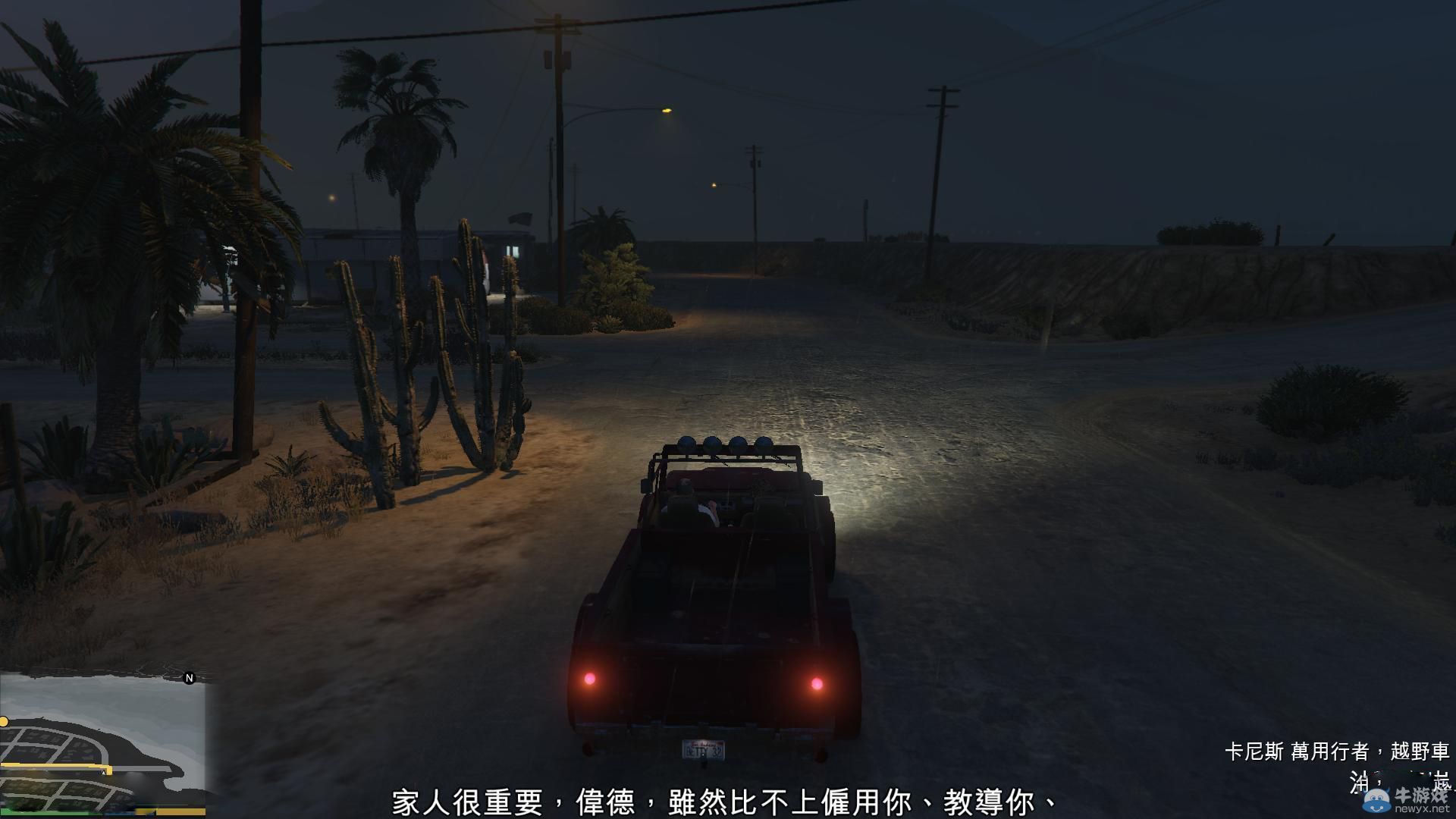Click the north indicator on the minimap
Viewport: 1456px width, 819px height.
click(x=189, y=678)
